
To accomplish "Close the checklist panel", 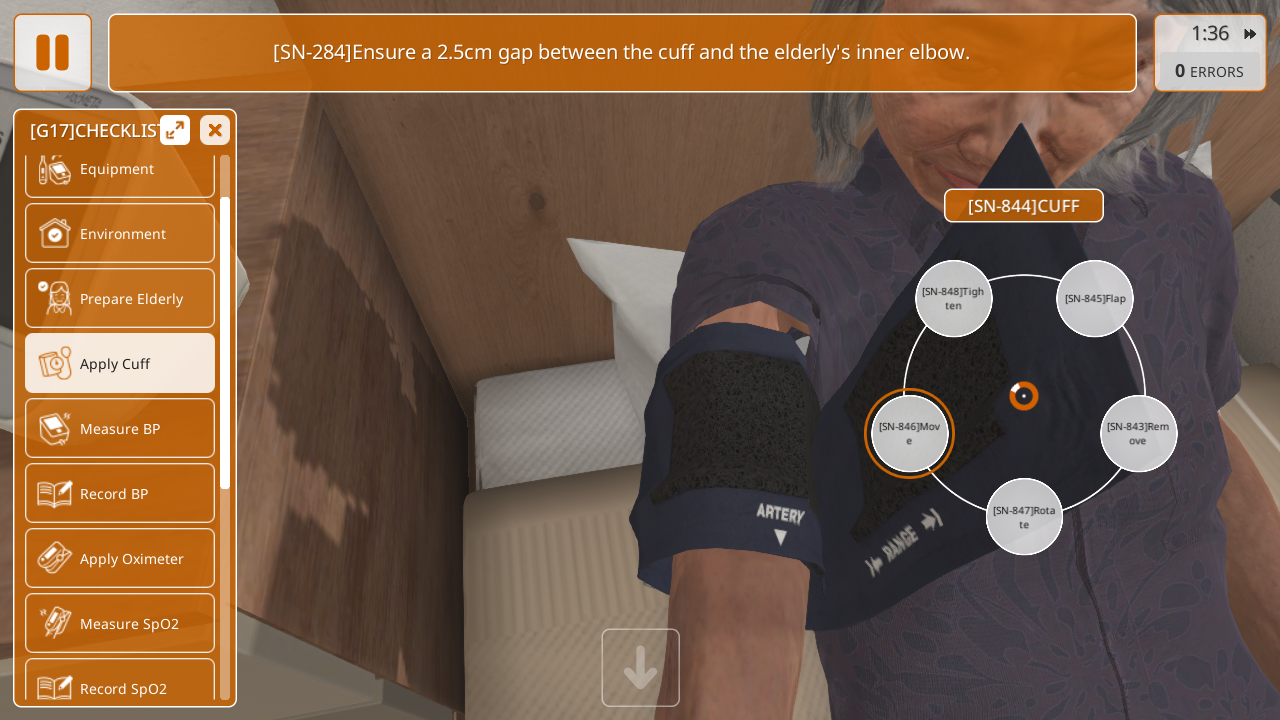I will click(x=215, y=130).
